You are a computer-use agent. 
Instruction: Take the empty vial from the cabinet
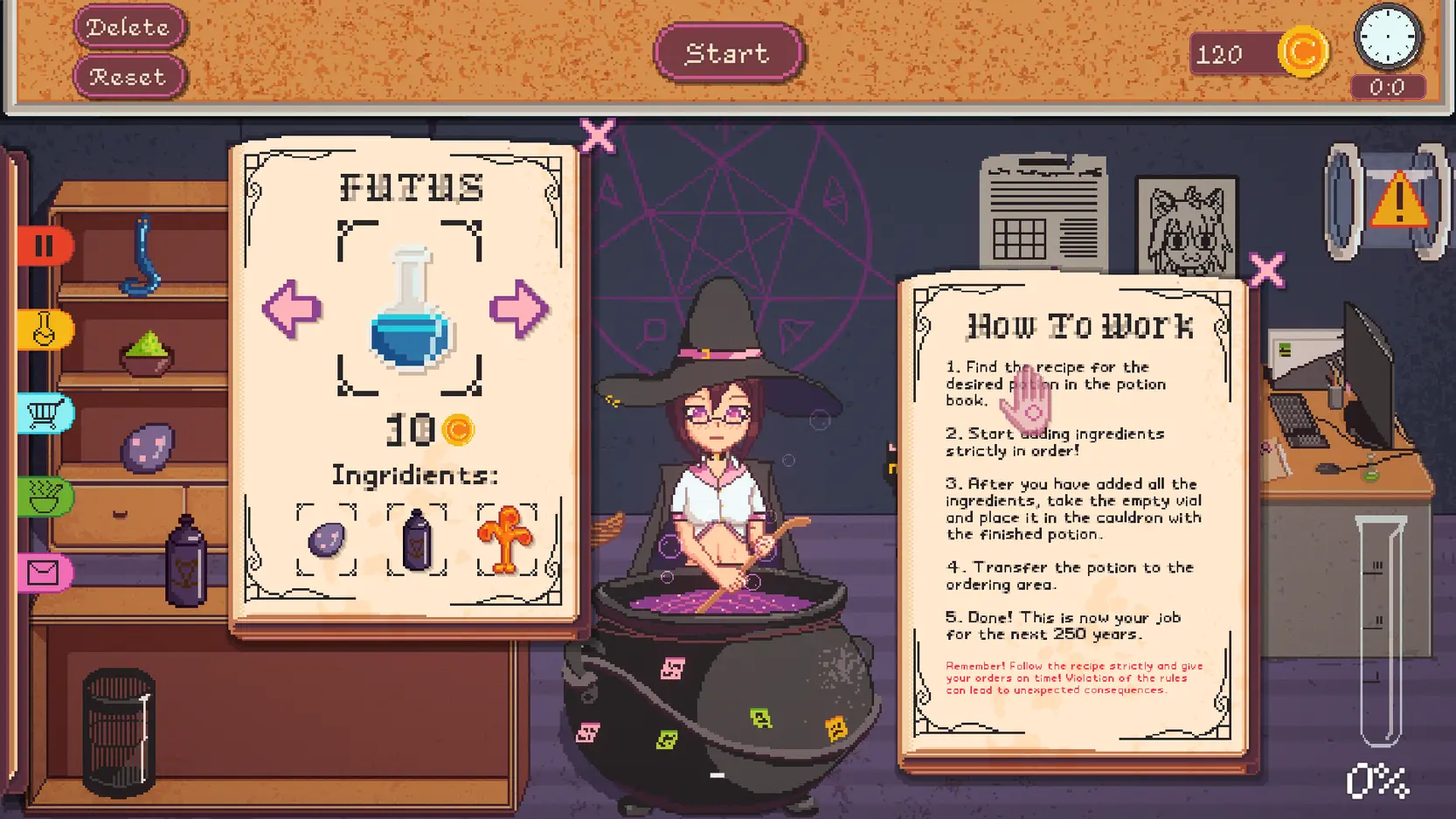(120, 734)
